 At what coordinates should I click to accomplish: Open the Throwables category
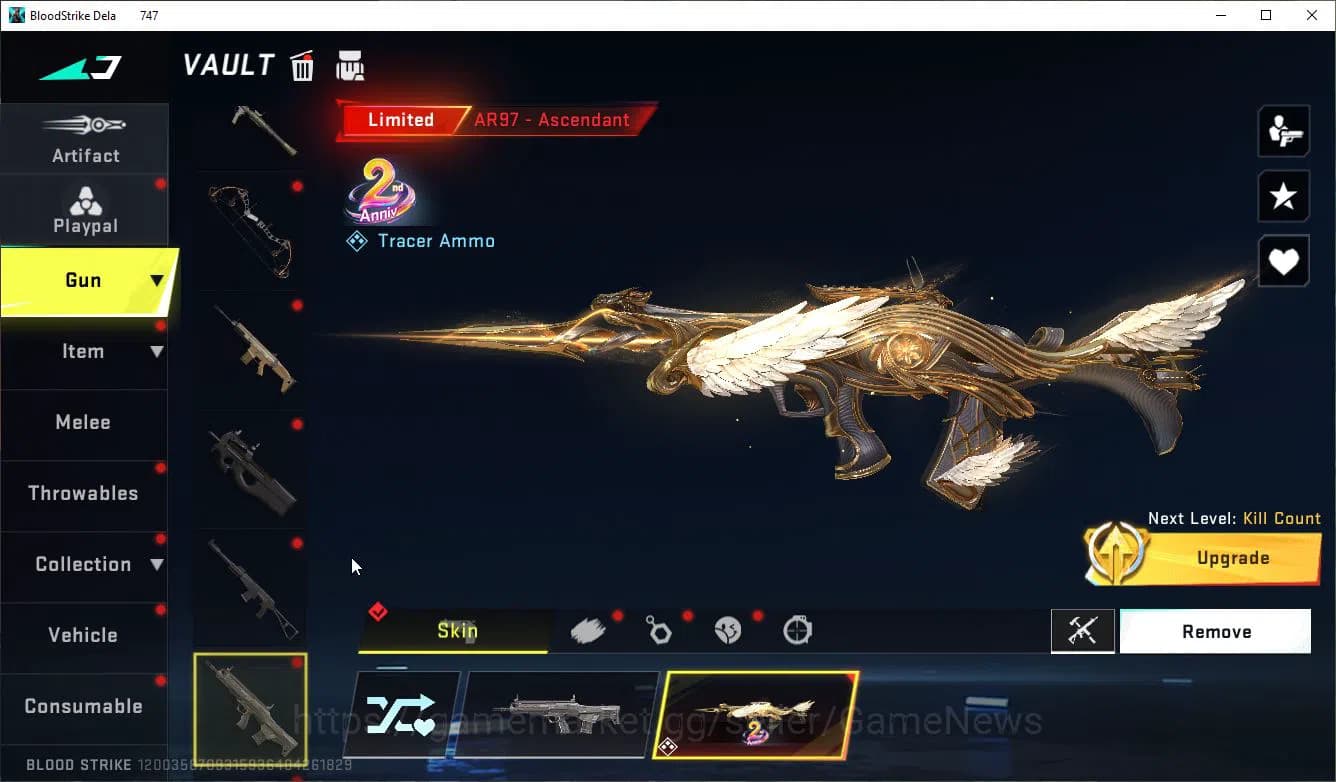(x=83, y=493)
